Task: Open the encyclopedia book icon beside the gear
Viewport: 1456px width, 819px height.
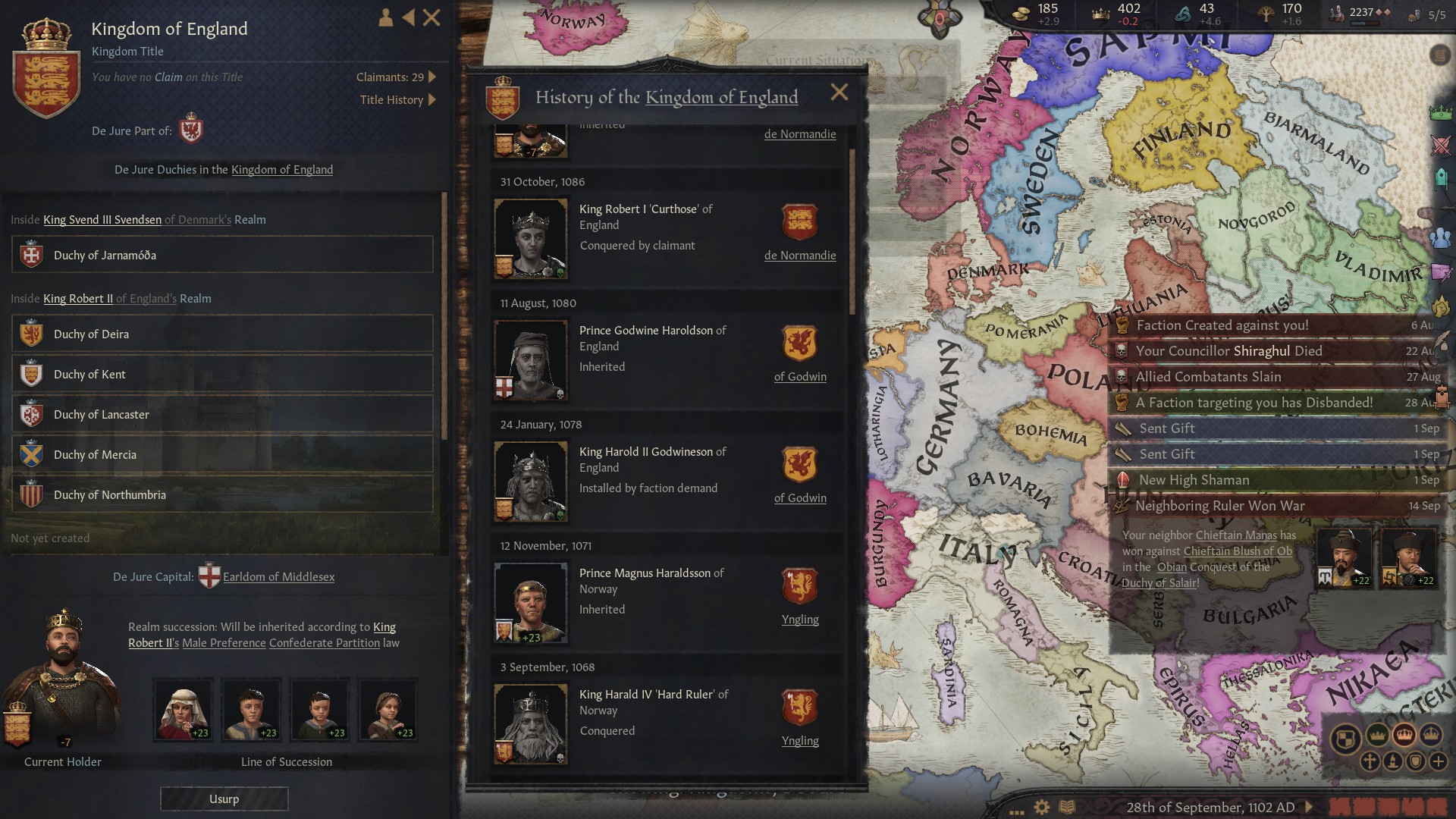Action: click(x=1066, y=805)
